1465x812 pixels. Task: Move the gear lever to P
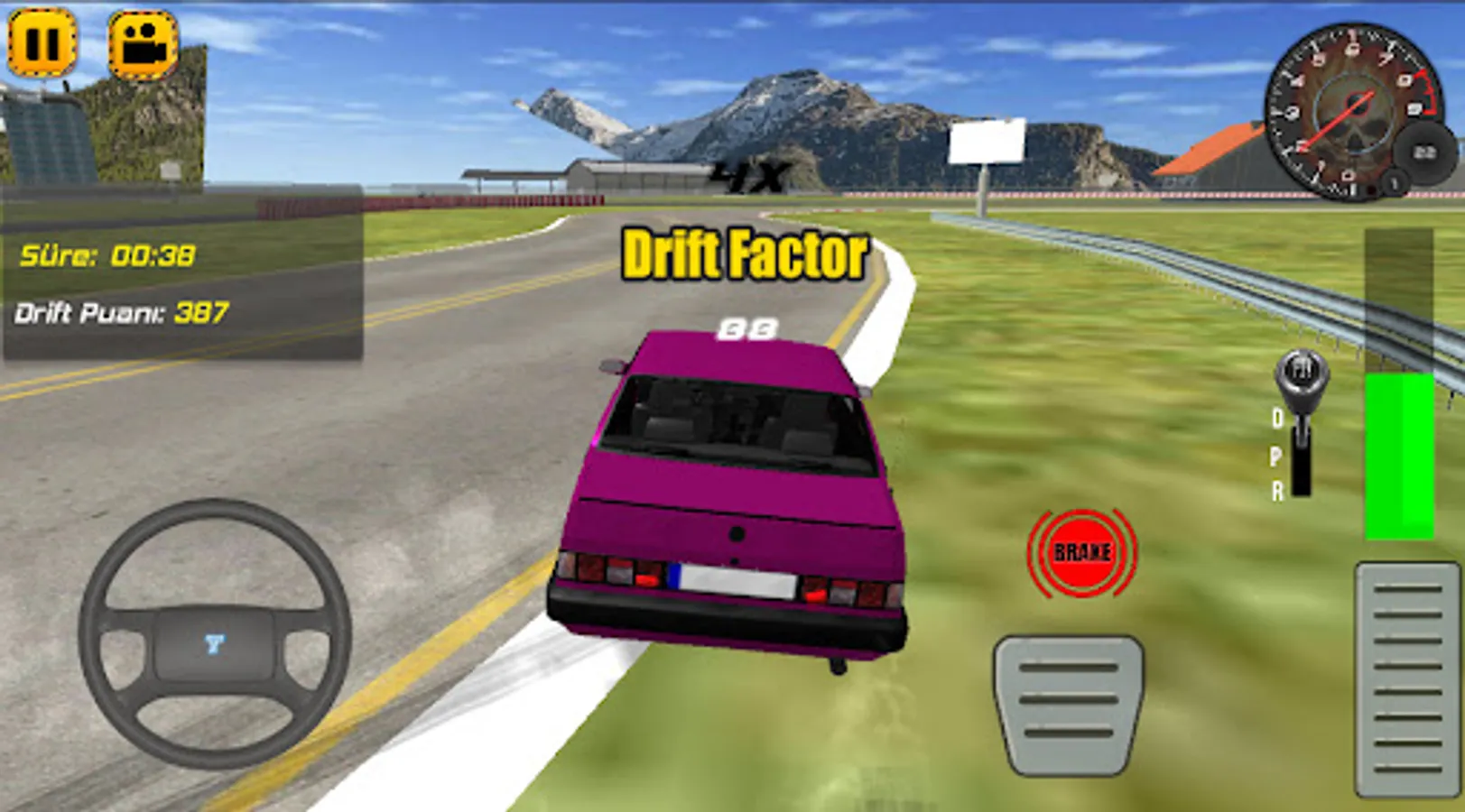pos(1275,456)
